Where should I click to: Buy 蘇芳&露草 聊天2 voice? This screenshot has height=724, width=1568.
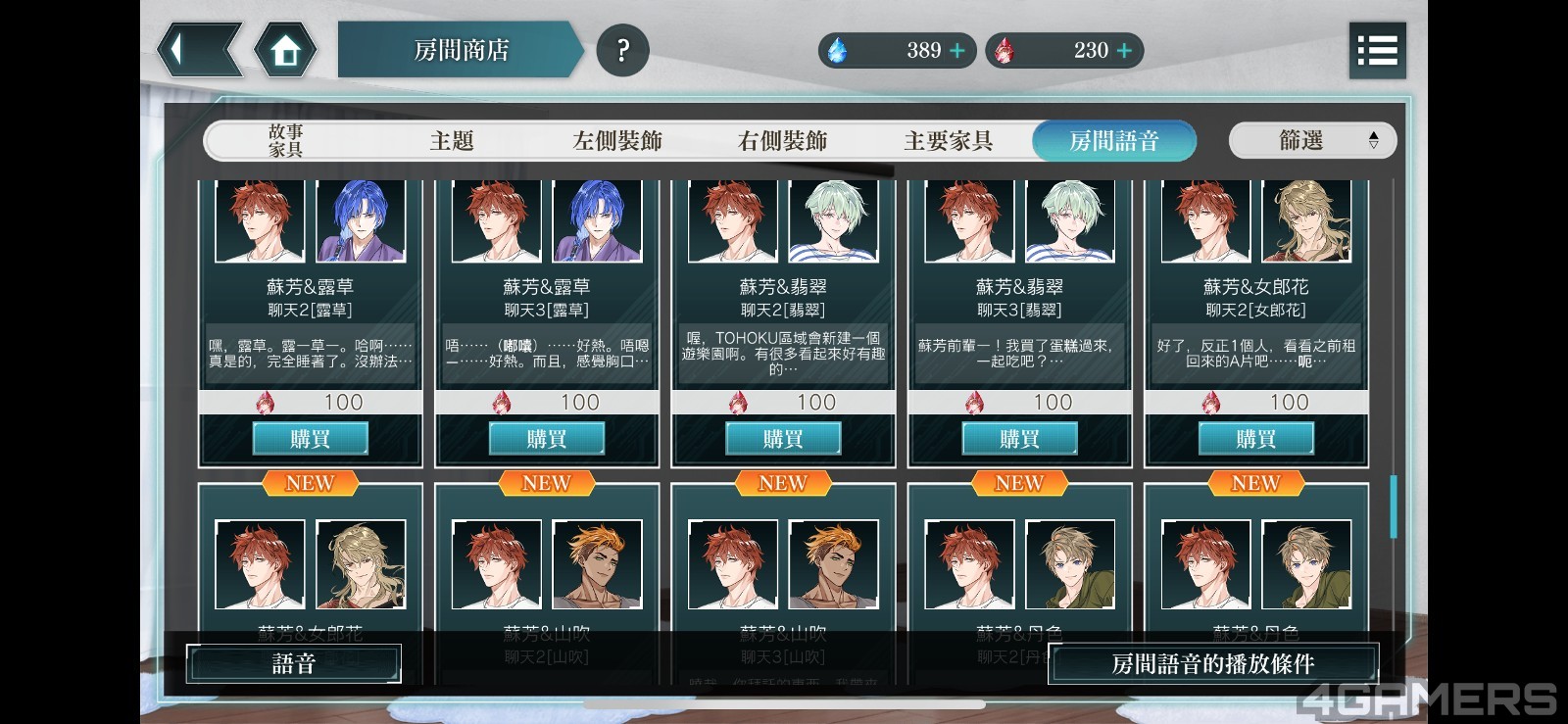click(310, 439)
